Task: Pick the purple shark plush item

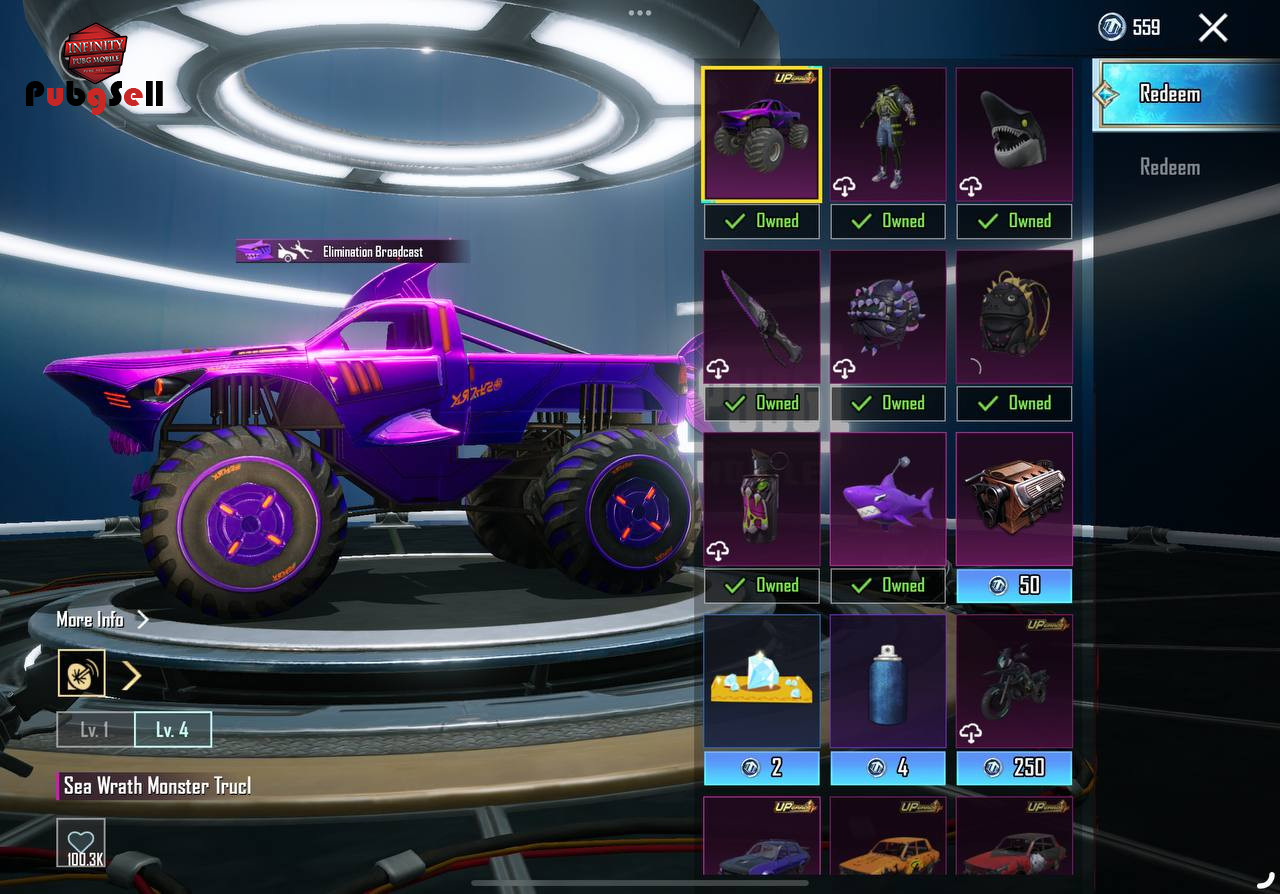Action: 888,499
